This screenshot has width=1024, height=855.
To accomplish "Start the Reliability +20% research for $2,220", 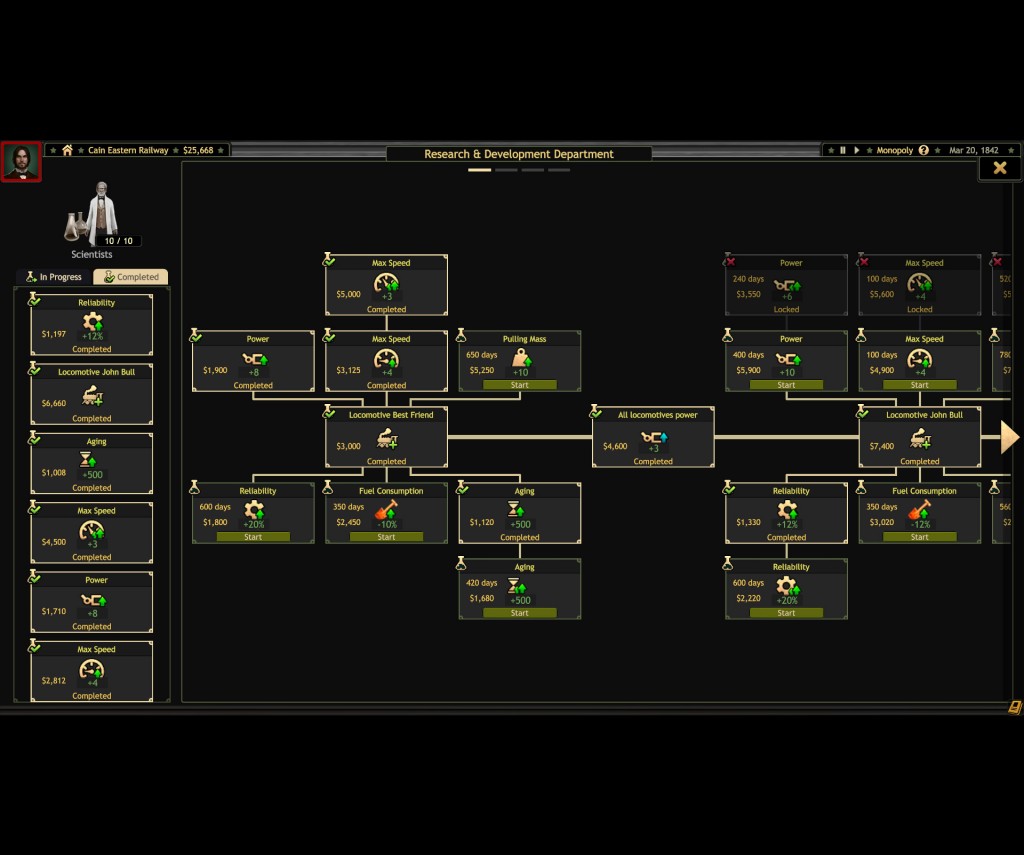I will click(x=786, y=613).
